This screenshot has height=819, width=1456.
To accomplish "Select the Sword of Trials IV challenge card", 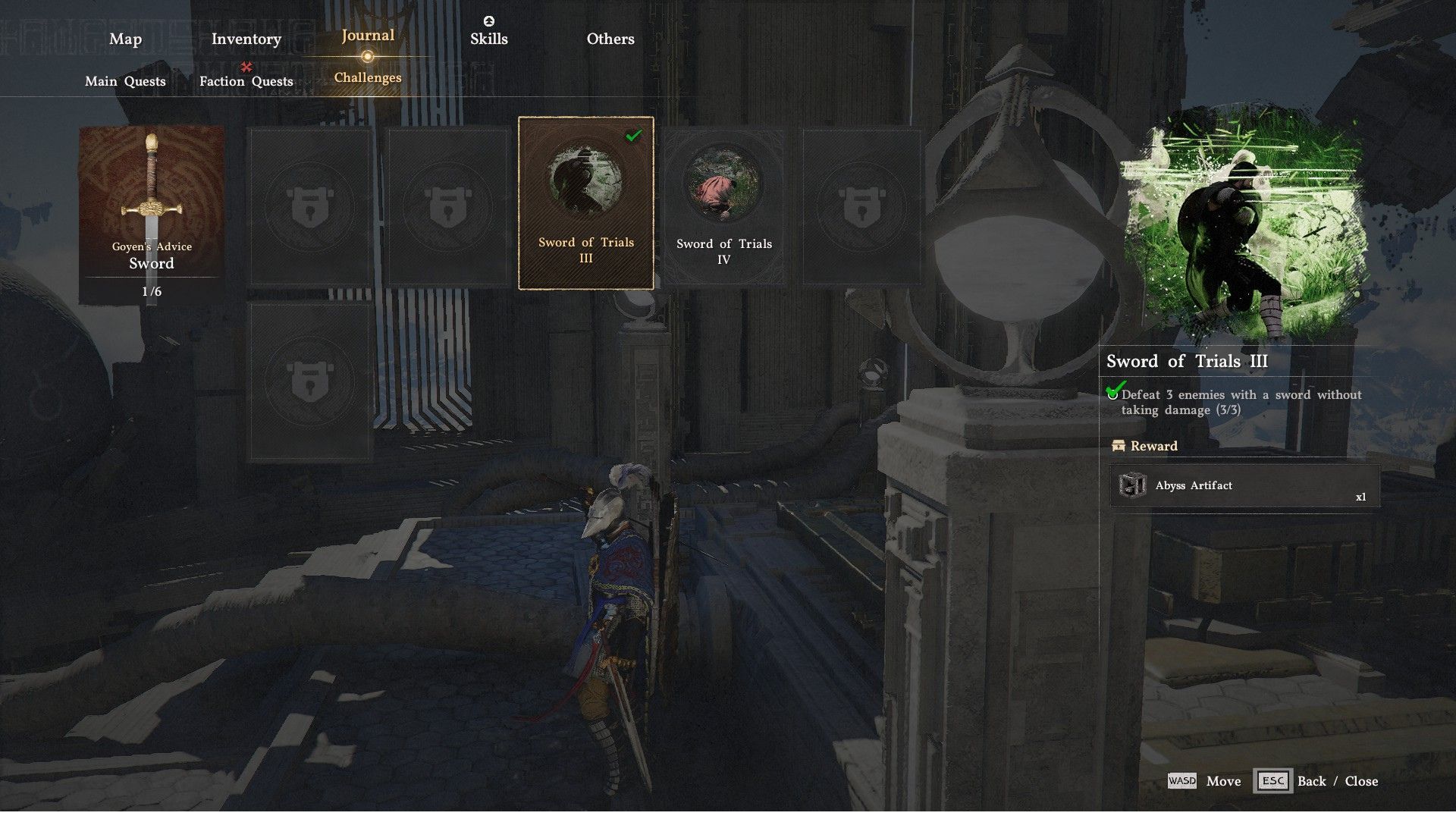I will pyautogui.click(x=723, y=206).
